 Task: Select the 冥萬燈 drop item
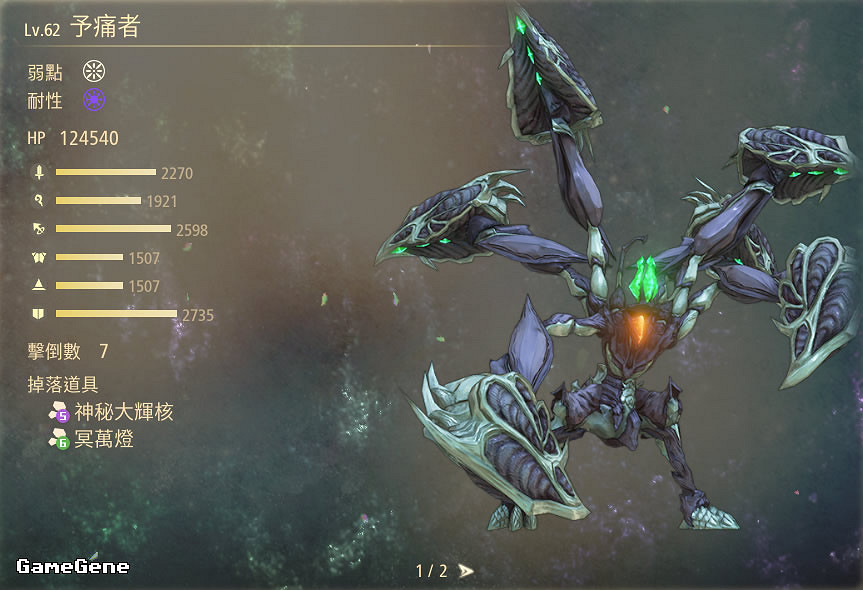(103, 438)
